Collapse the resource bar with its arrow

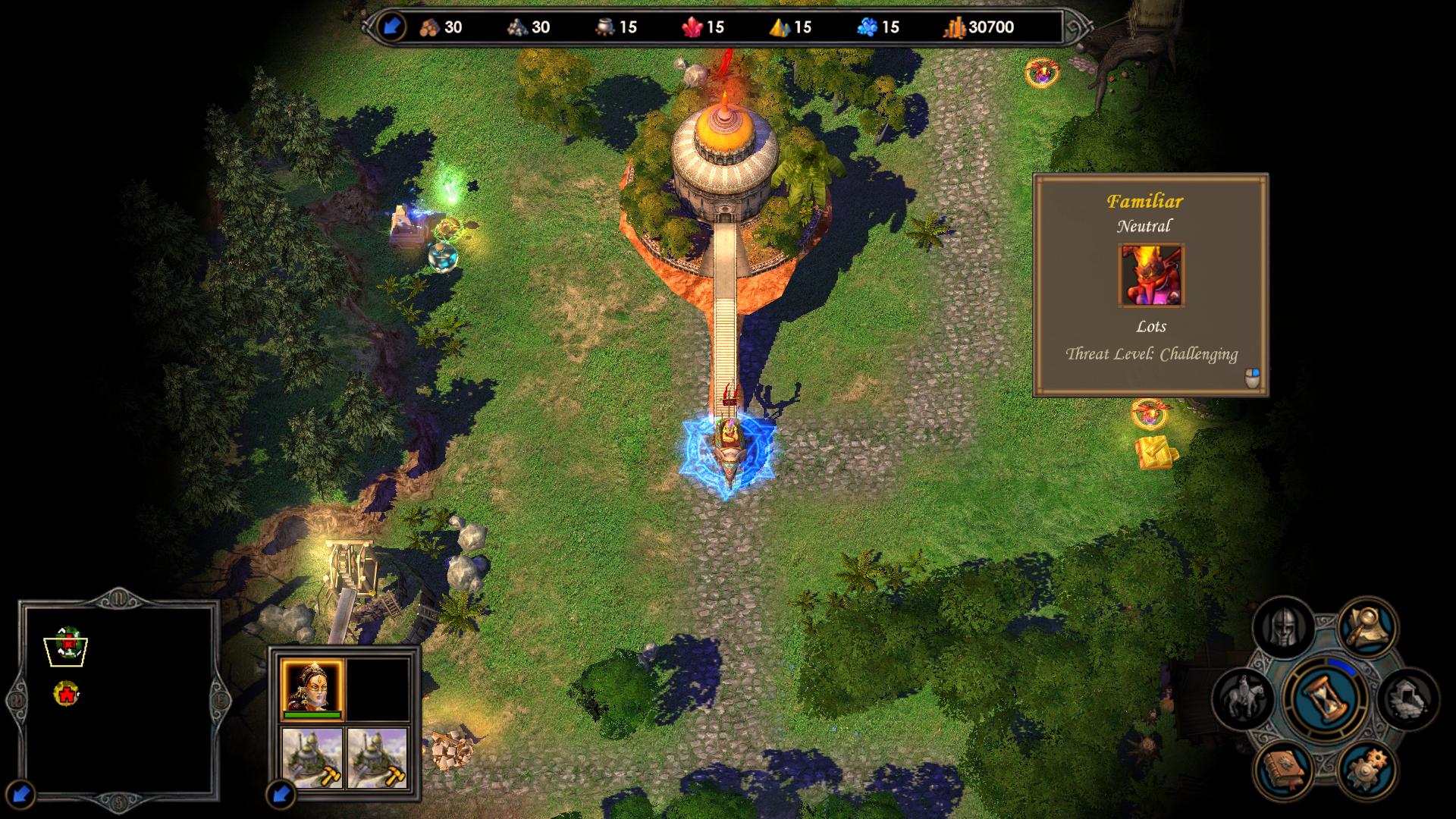click(x=391, y=27)
